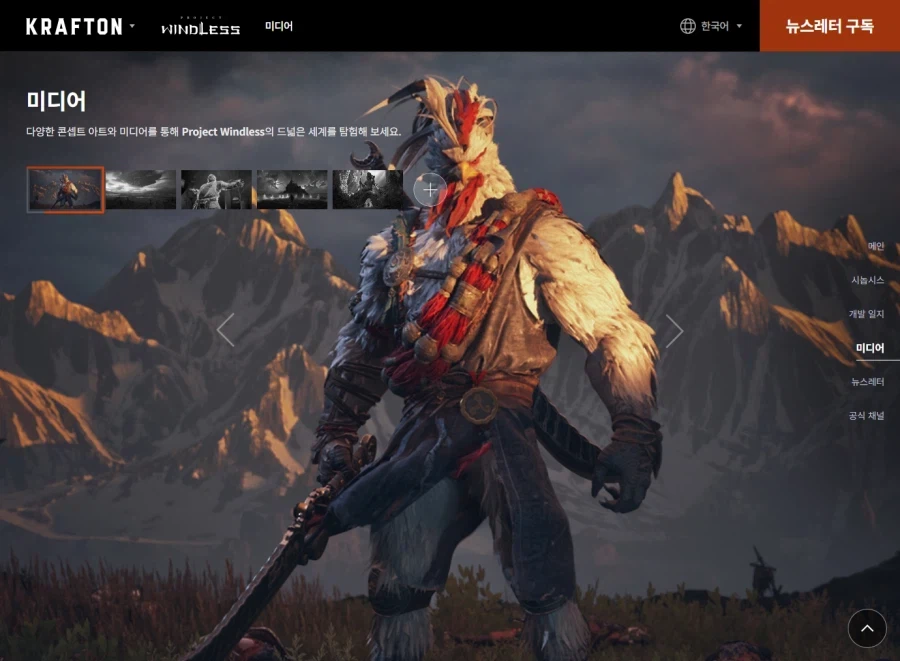Image resolution: width=900 pixels, height=661 pixels.
Task: Open the KRAFTON logo dropdown
Action: tap(80, 26)
